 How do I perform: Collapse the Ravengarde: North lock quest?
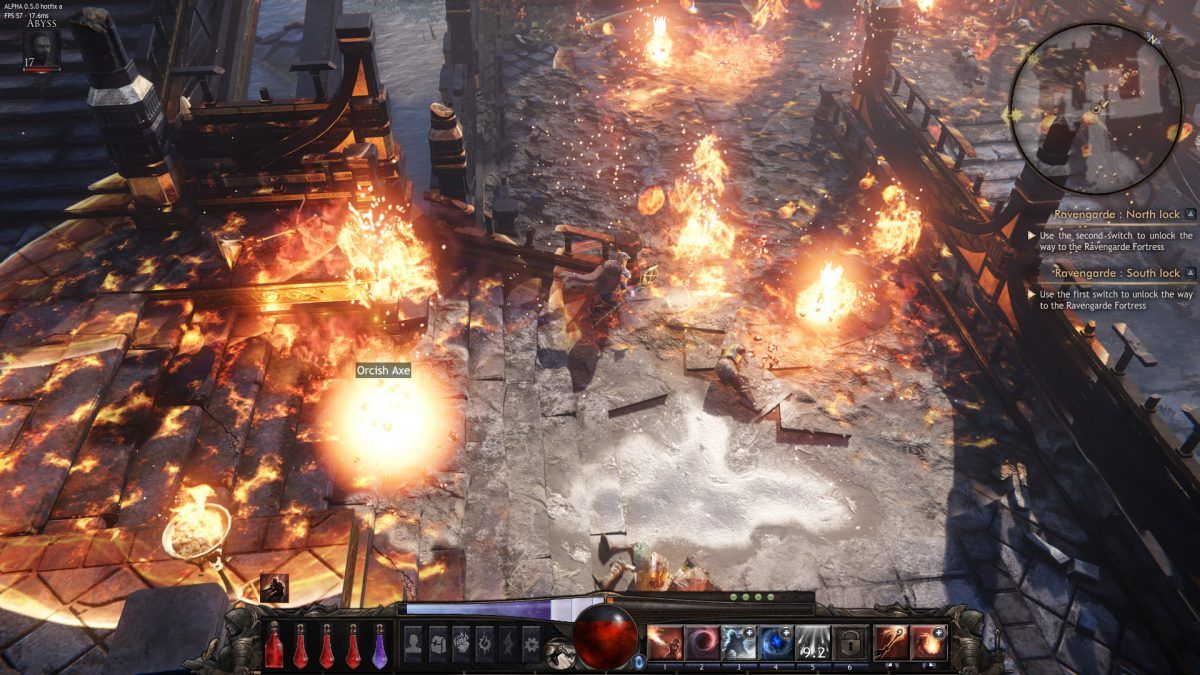coord(1190,214)
